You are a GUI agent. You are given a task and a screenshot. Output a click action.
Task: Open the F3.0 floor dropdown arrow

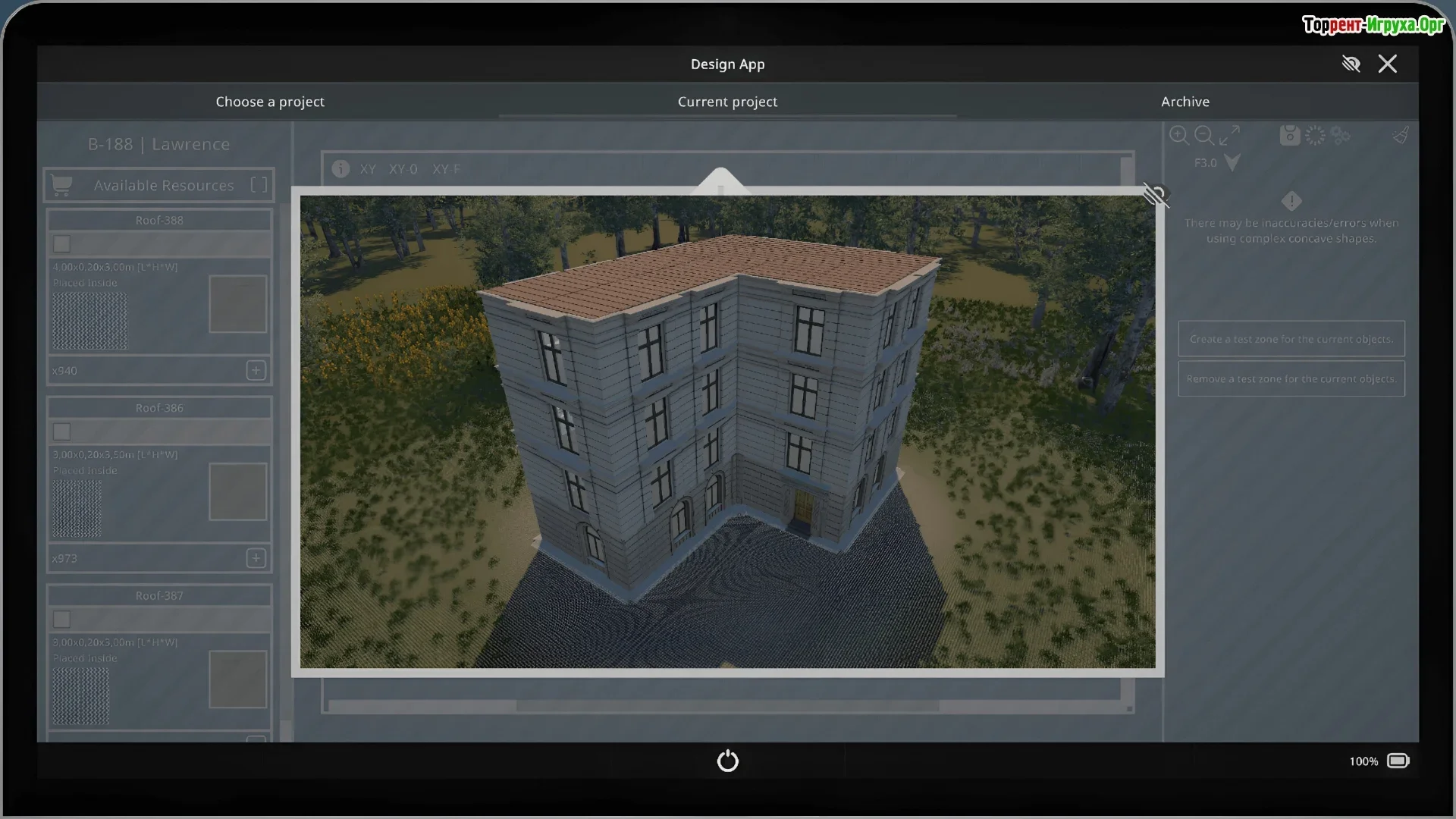(1232, 162)
